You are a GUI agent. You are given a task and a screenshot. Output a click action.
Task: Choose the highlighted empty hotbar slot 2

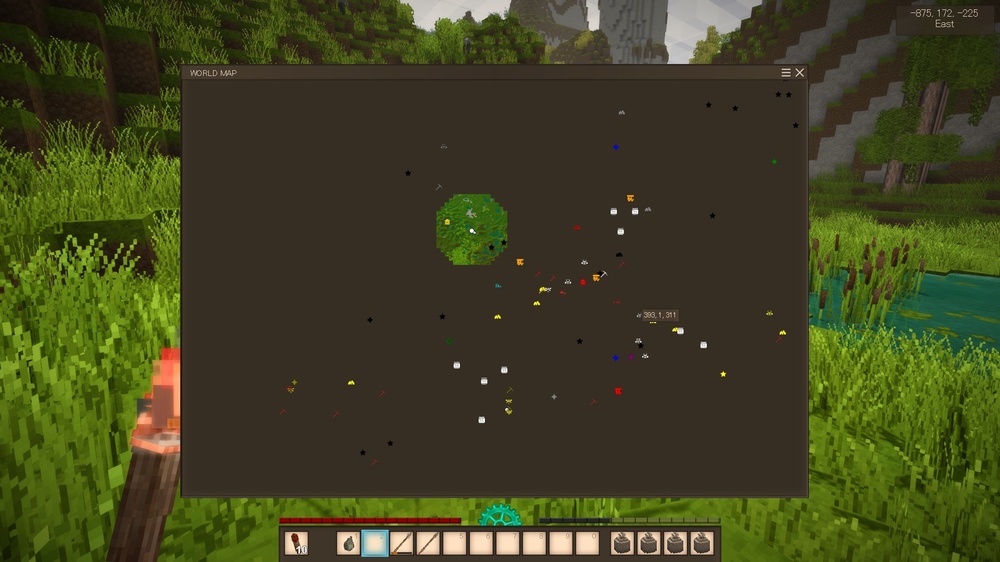[375, 543]
